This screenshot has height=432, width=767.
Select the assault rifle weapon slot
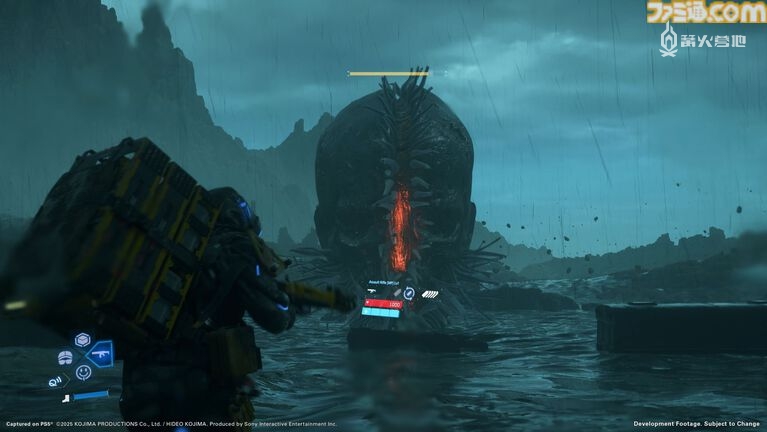pos(102,354)
